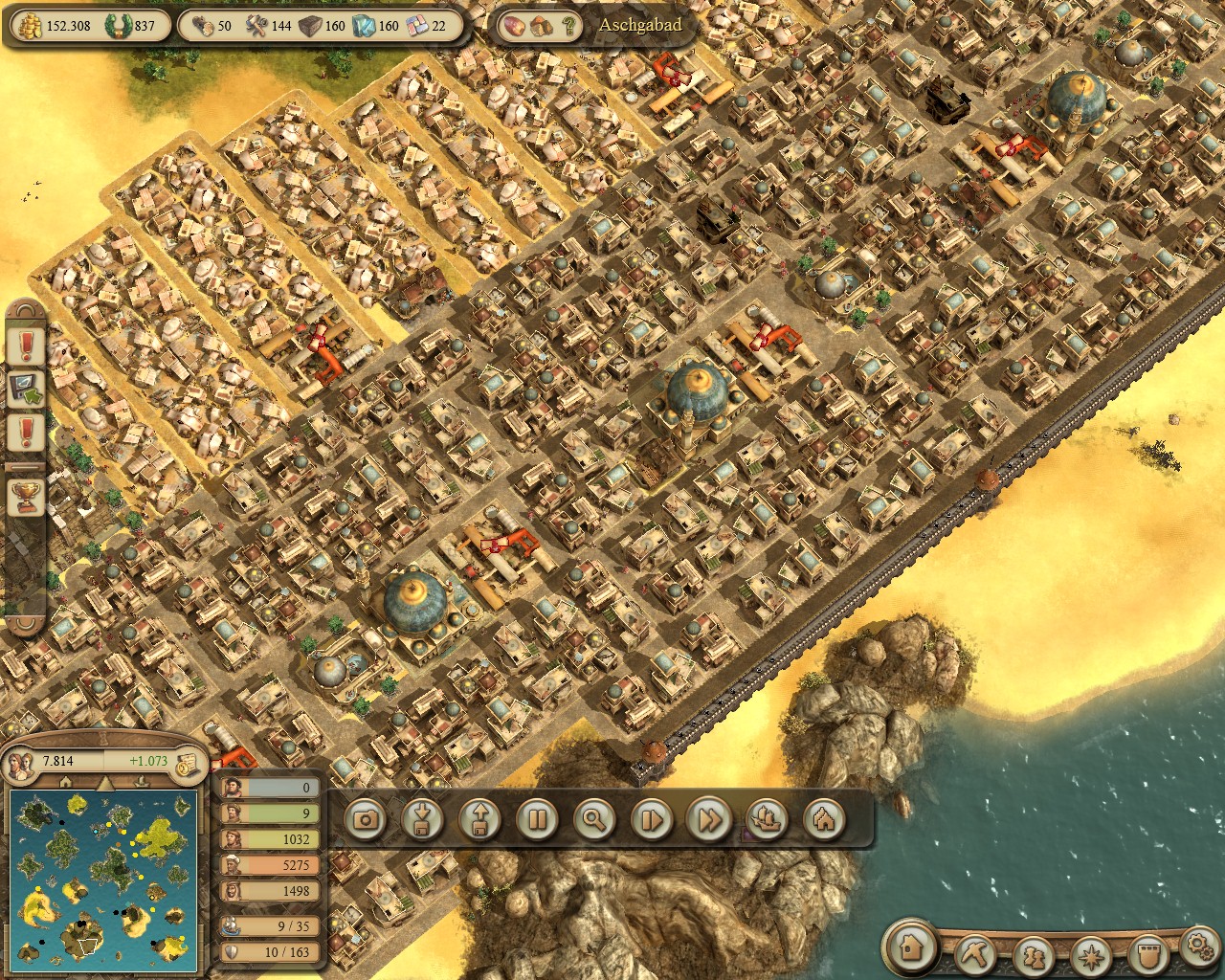Open the scroll and coin balance icon
Image resolution: width=1225 pixels, height=980 pixels.
tap(189, 762)
